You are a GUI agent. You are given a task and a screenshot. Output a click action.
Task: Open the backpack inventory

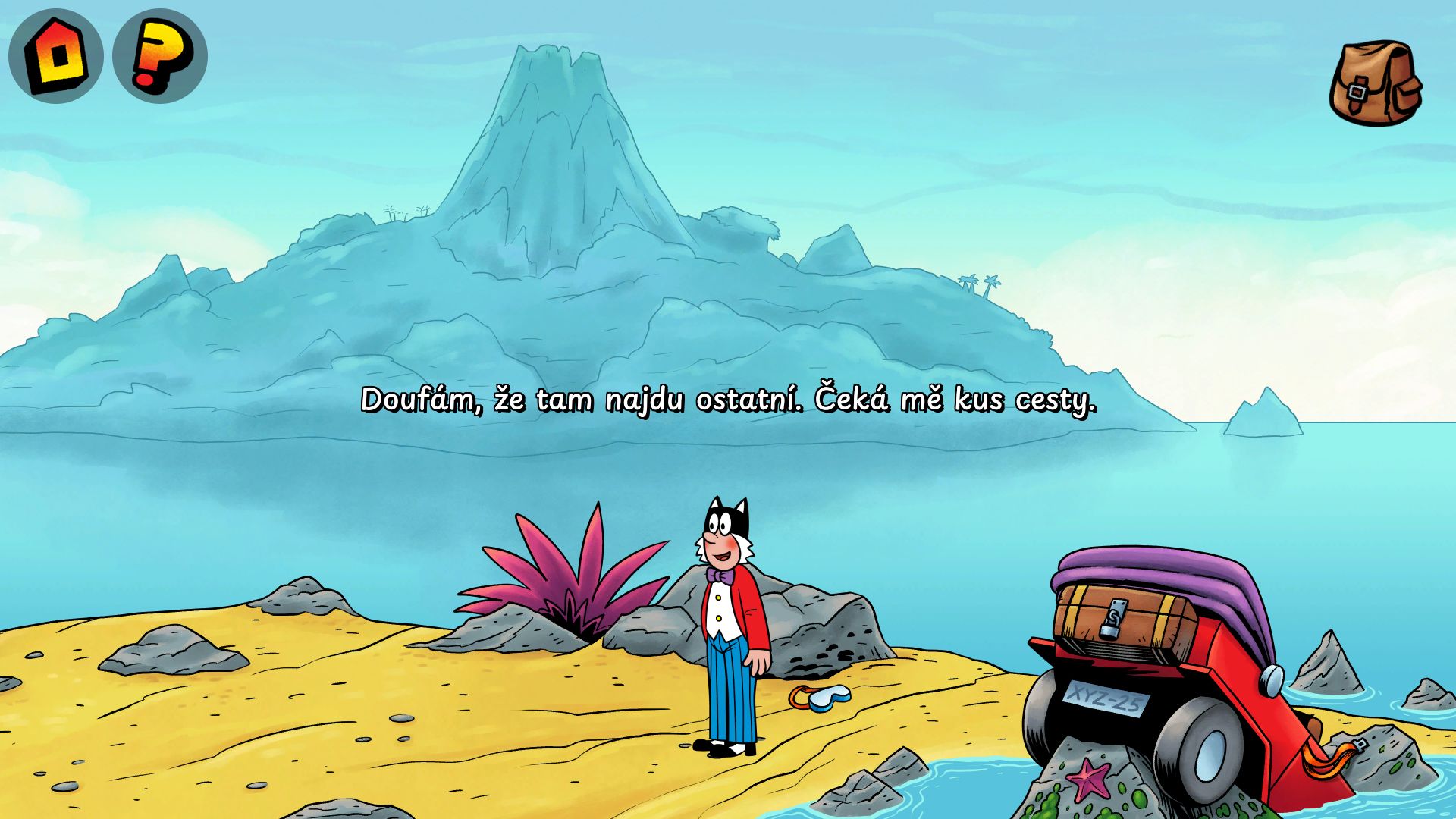point(1376,83)
